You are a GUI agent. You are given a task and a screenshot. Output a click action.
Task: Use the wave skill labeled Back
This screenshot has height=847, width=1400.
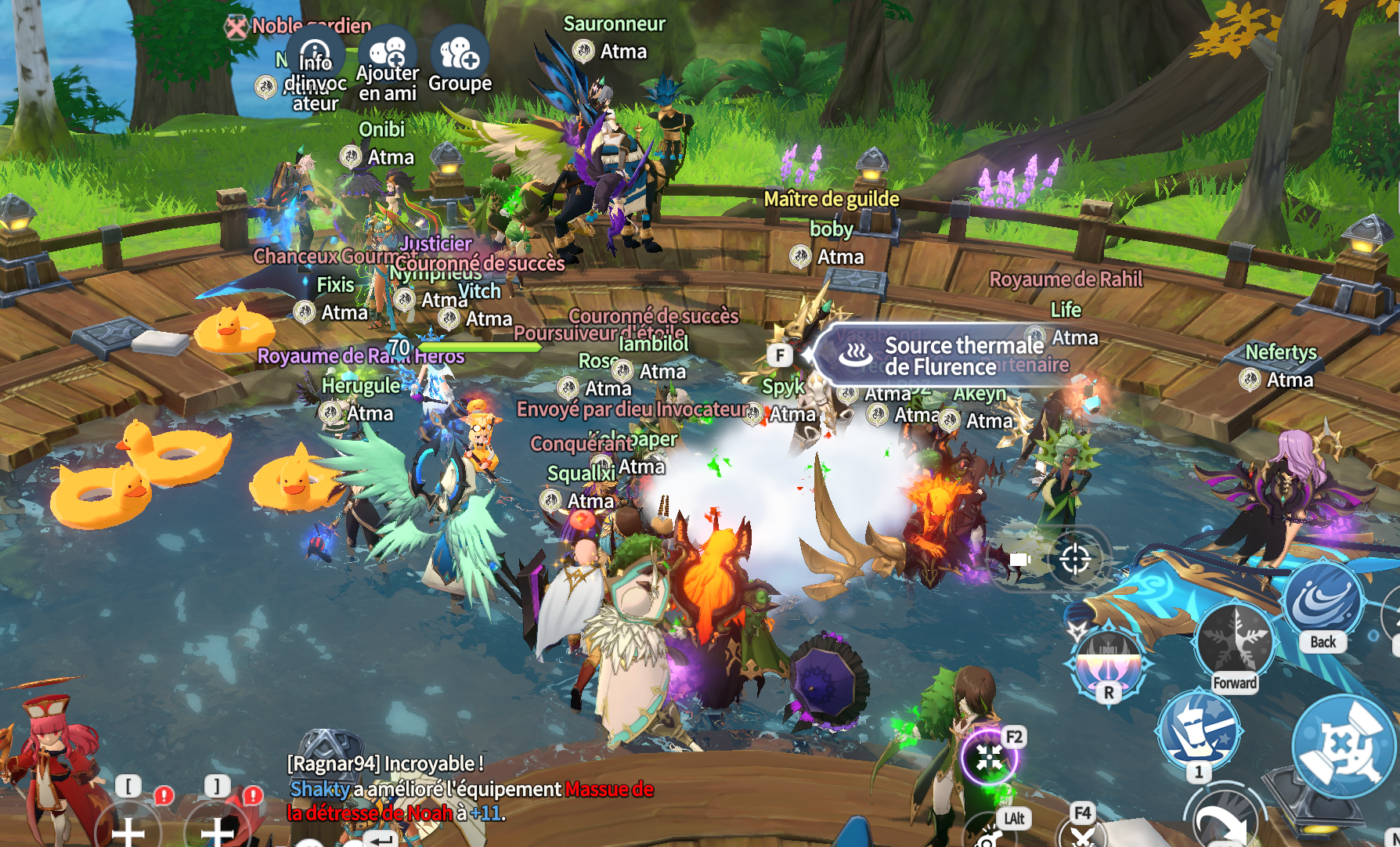pyautogui.click(x=1322, y=603)
